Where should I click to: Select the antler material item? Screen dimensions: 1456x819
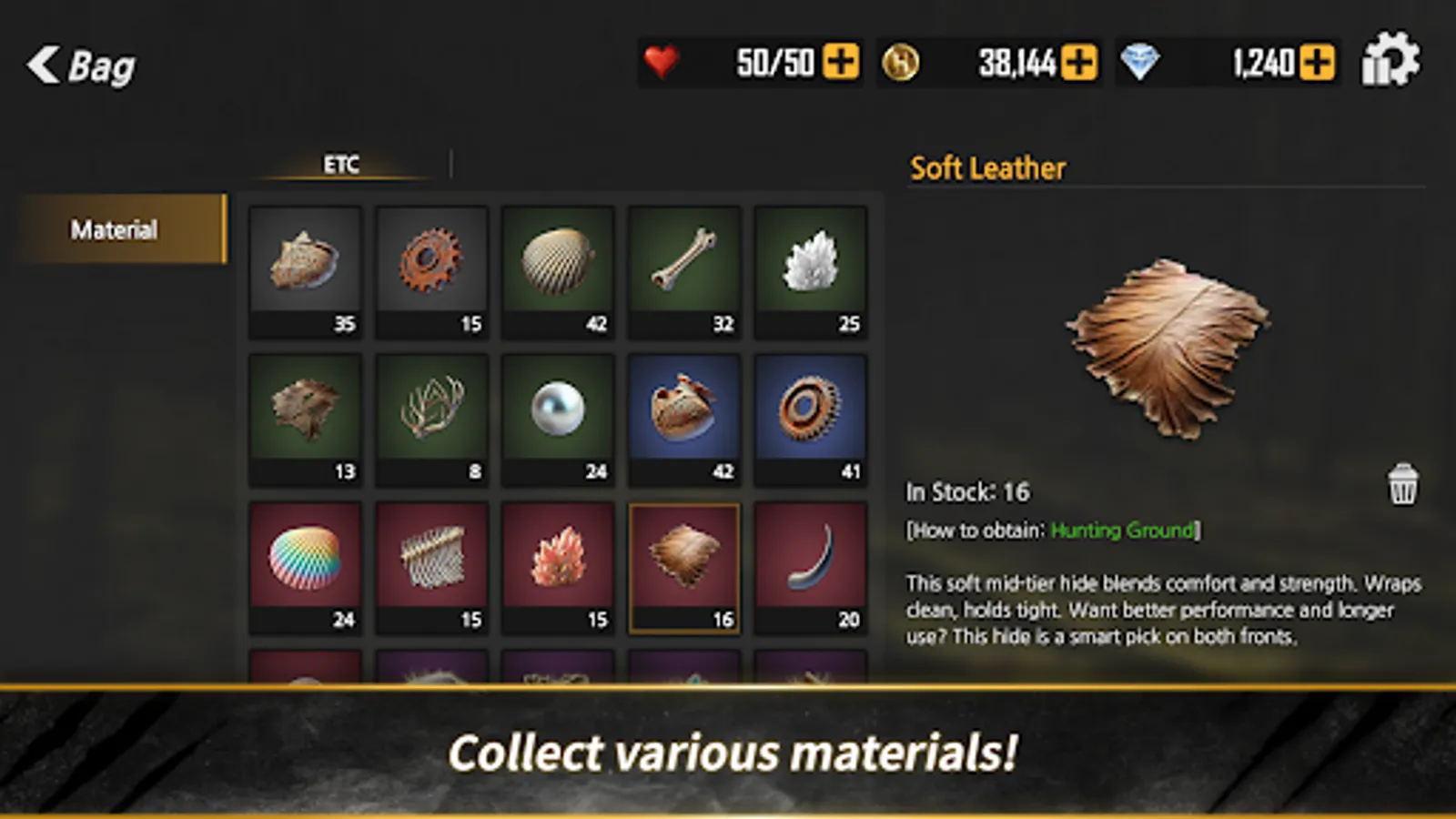[431, 414]
